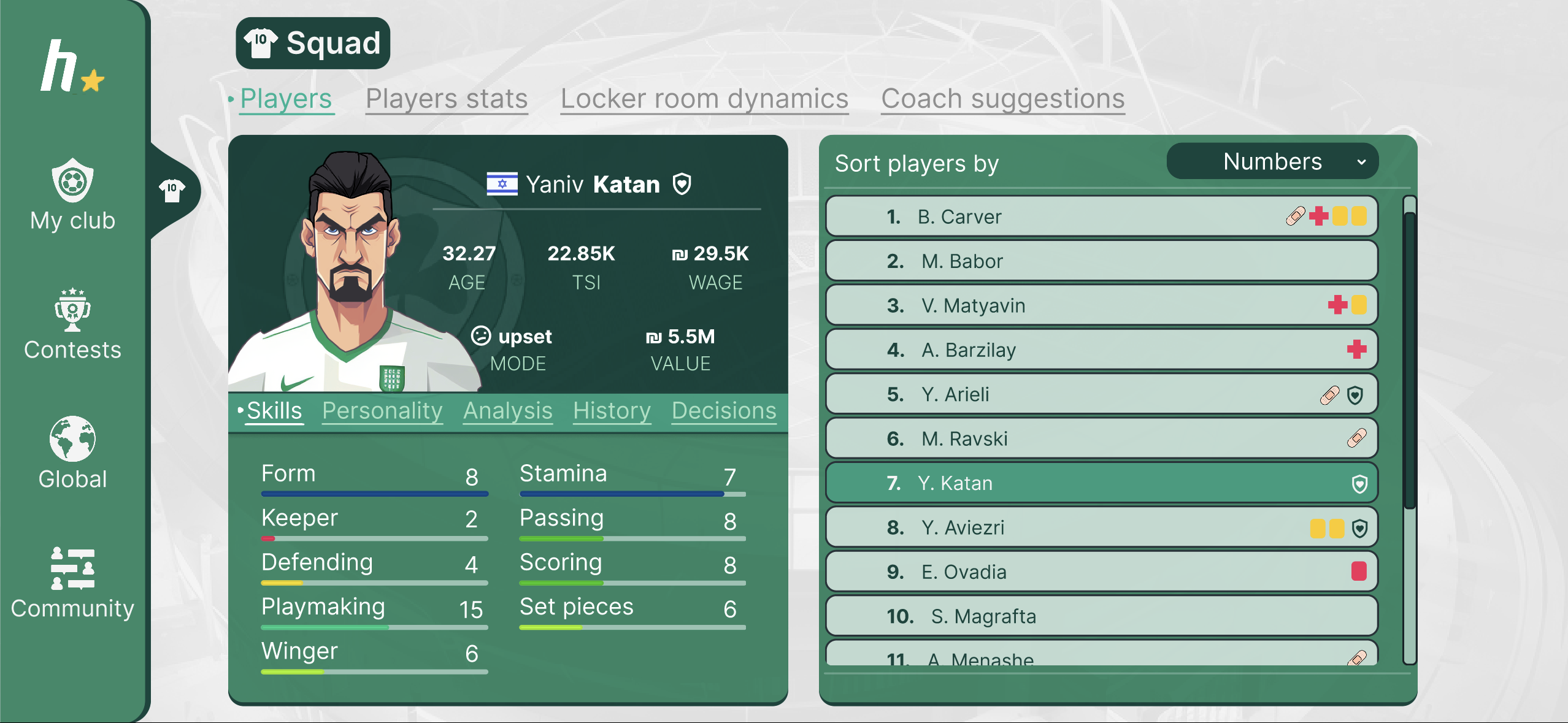Select S. Magrafta in the squad list
The image size is (1568, 723).
tap(1101, 616)
